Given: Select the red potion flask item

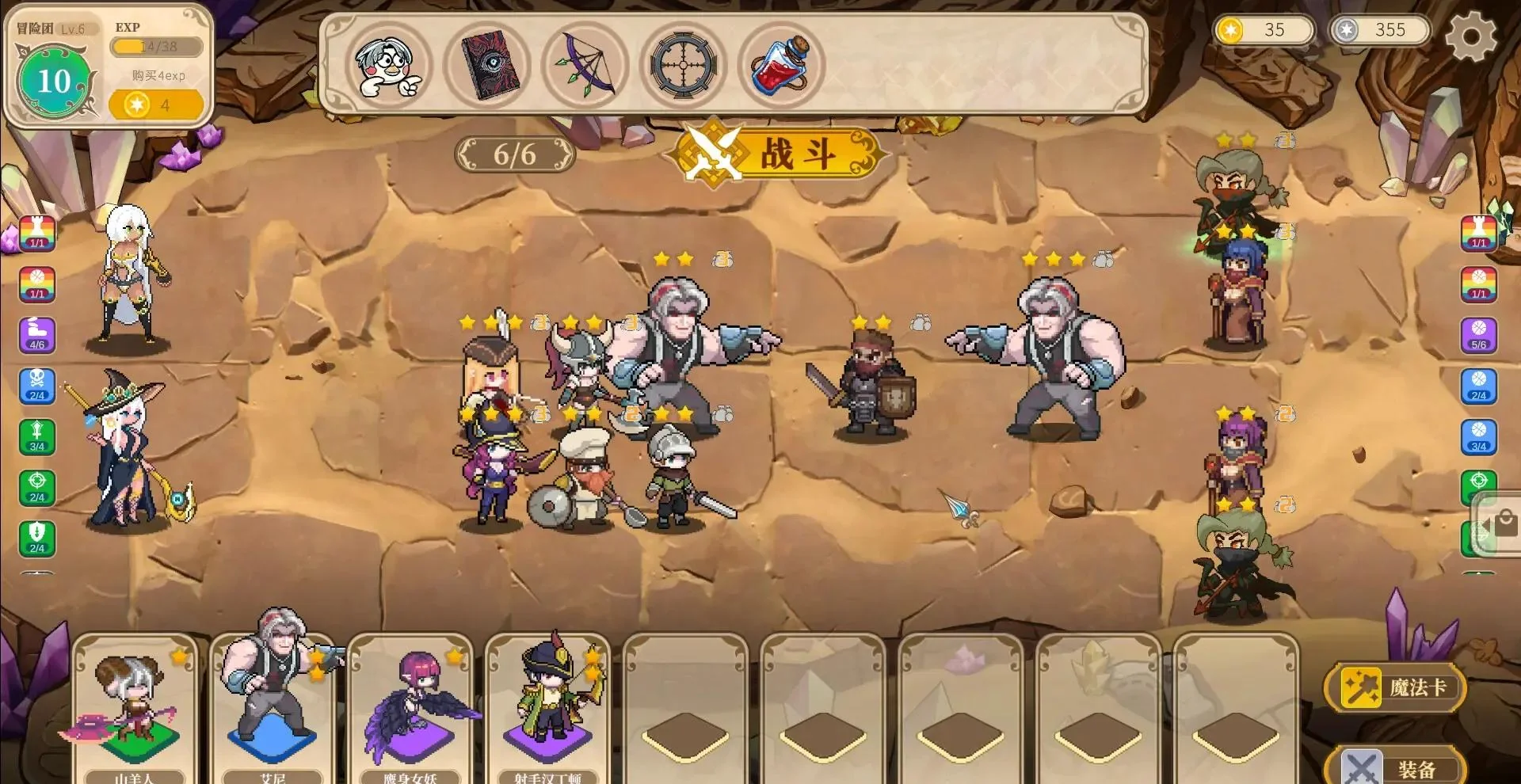Looking at the screenshot, I should (781, 65).
